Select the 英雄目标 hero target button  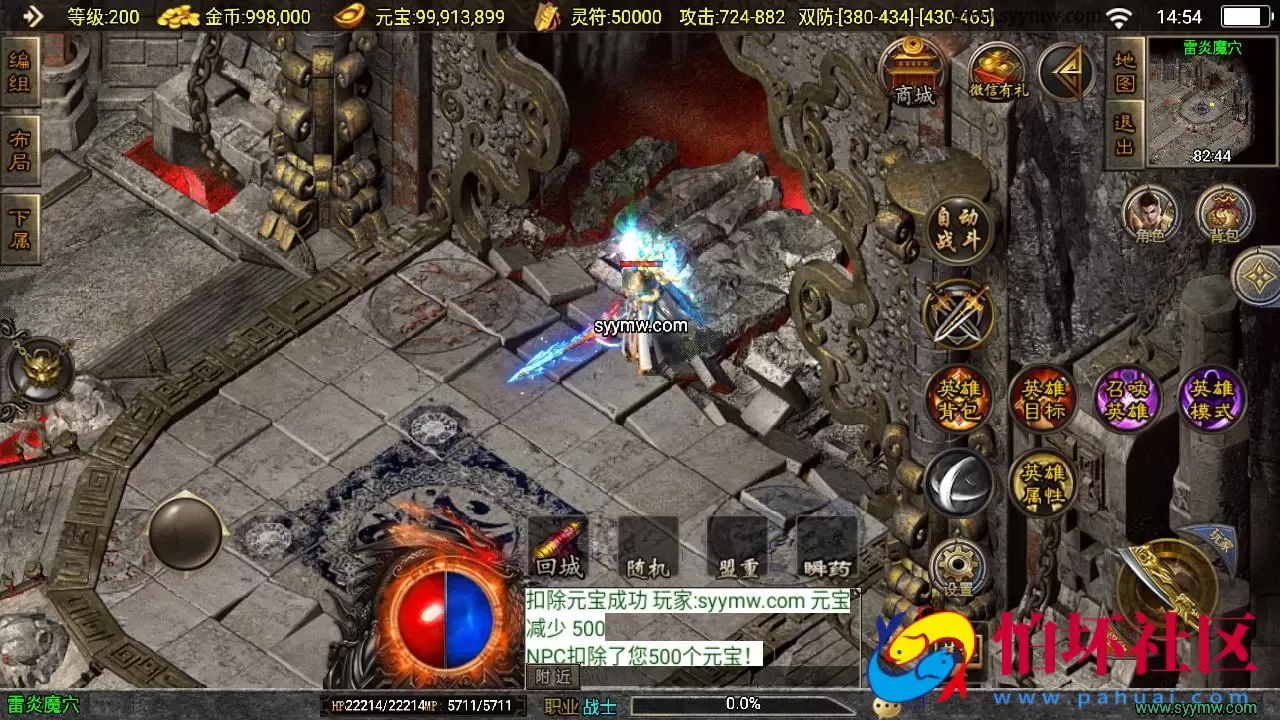[1042, 399]
